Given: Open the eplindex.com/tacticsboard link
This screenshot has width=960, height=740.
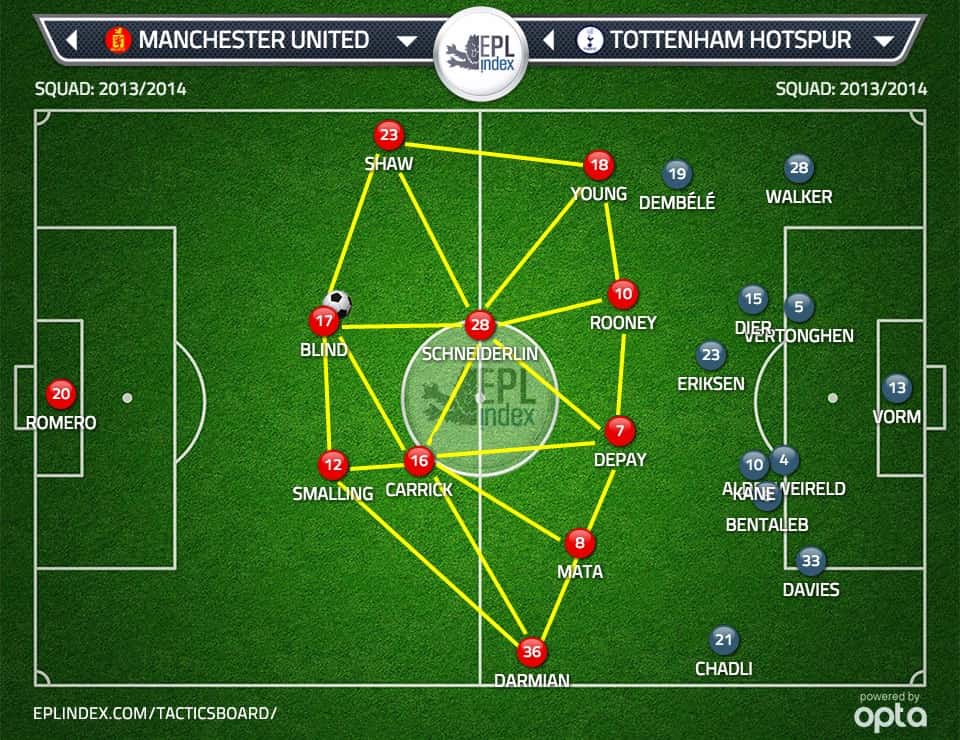Looking at the screenshot, I should [x=154, y=712].
